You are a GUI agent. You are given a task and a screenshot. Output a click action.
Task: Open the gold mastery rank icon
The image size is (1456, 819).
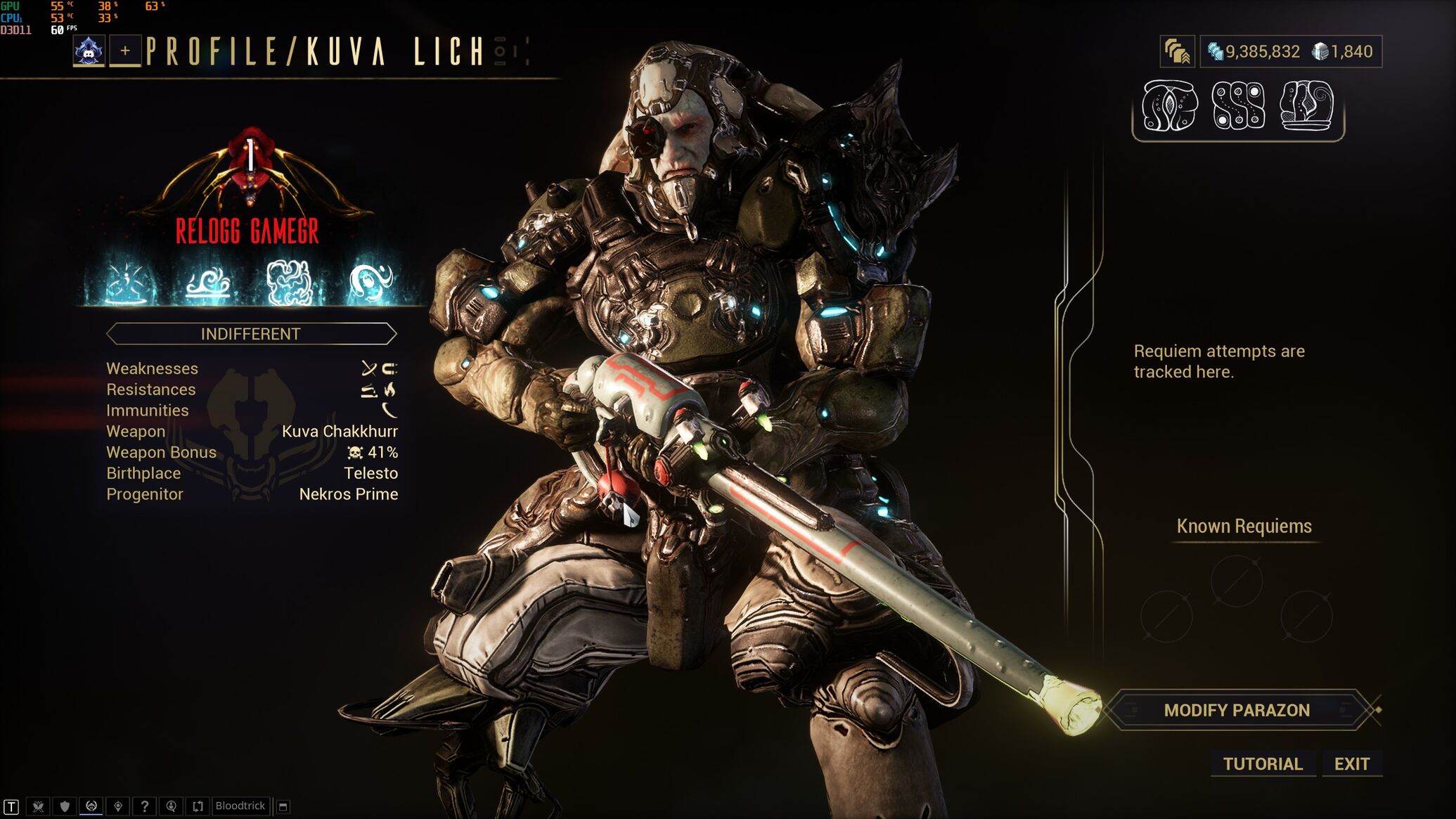(x=1177, y=52)
